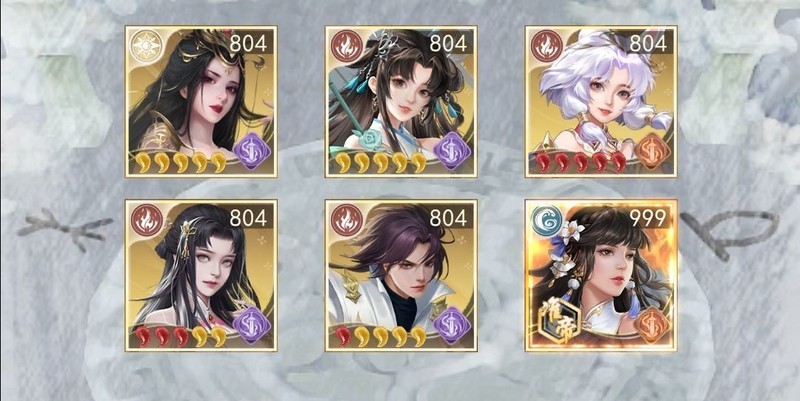Choose the purple-haired man hero card

coord(401,275)
